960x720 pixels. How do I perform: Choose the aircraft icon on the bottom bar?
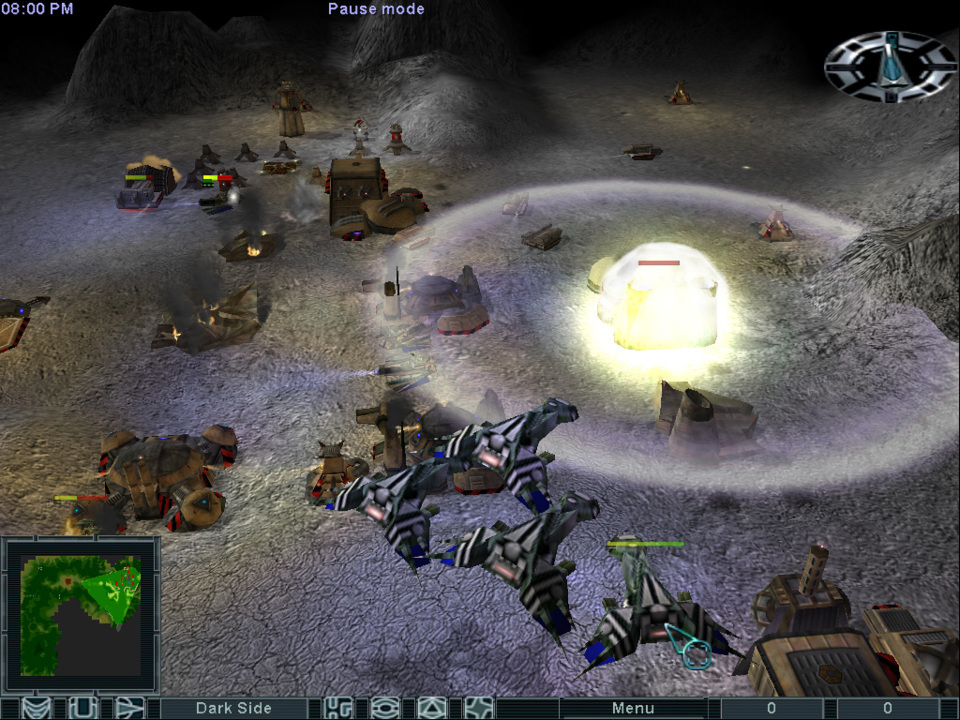point(129,708)
